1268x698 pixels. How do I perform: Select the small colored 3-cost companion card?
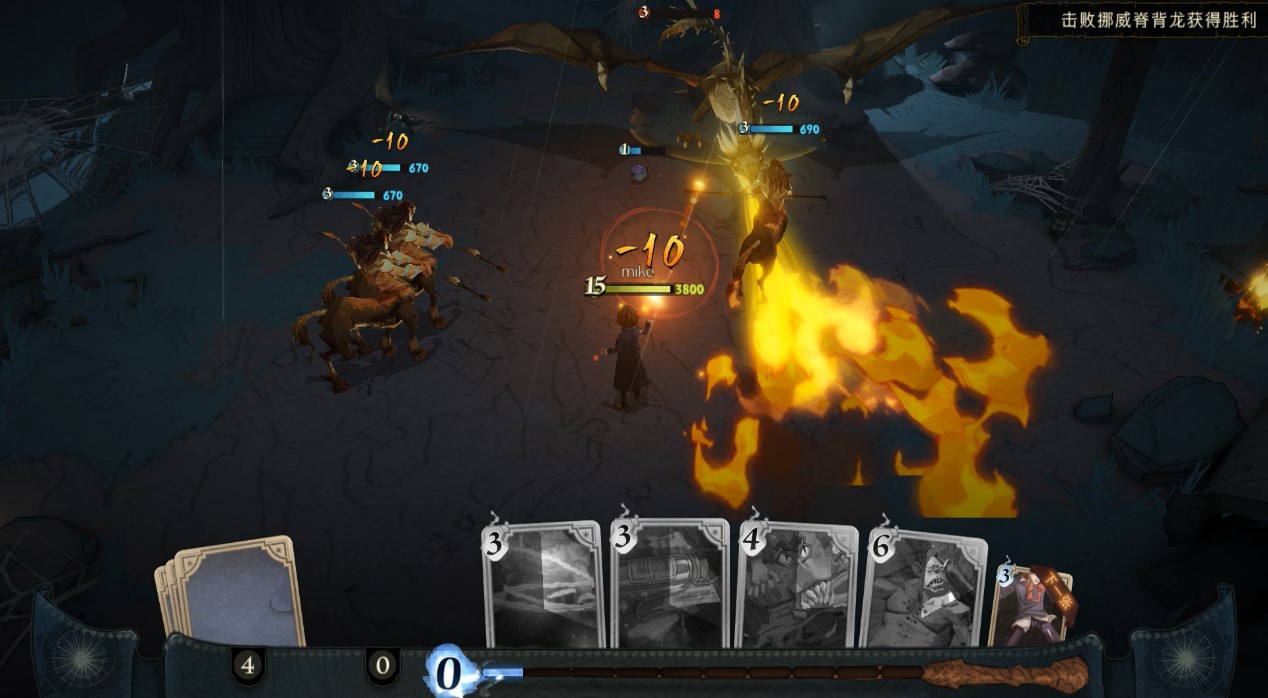click(1032, 605)
